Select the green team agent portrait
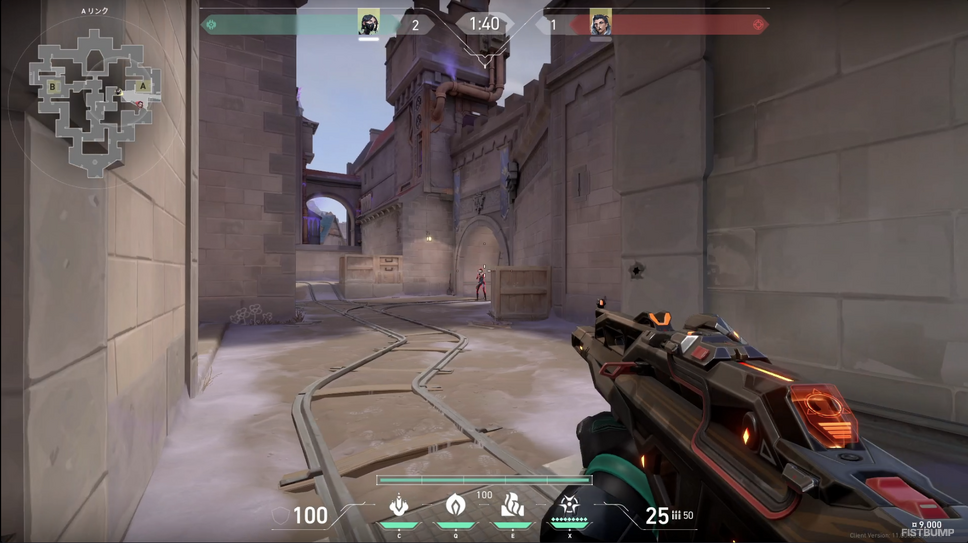The image size is (968, 543). [x=368, y=24]
